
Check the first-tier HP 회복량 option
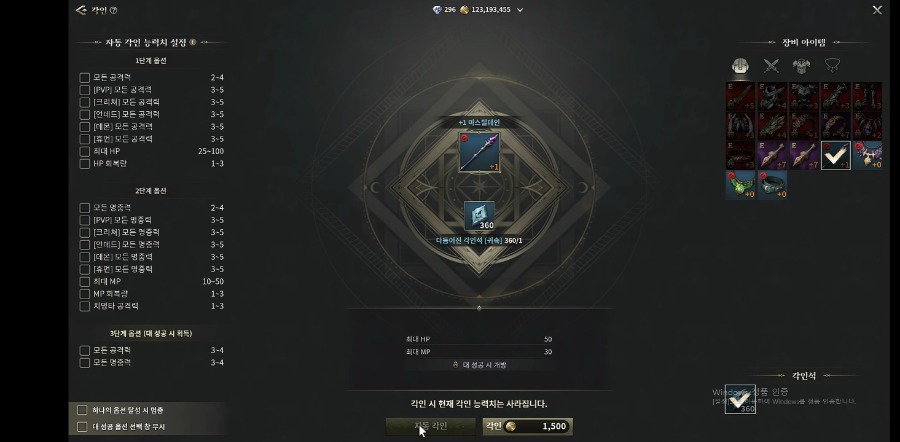coord(85,163)
